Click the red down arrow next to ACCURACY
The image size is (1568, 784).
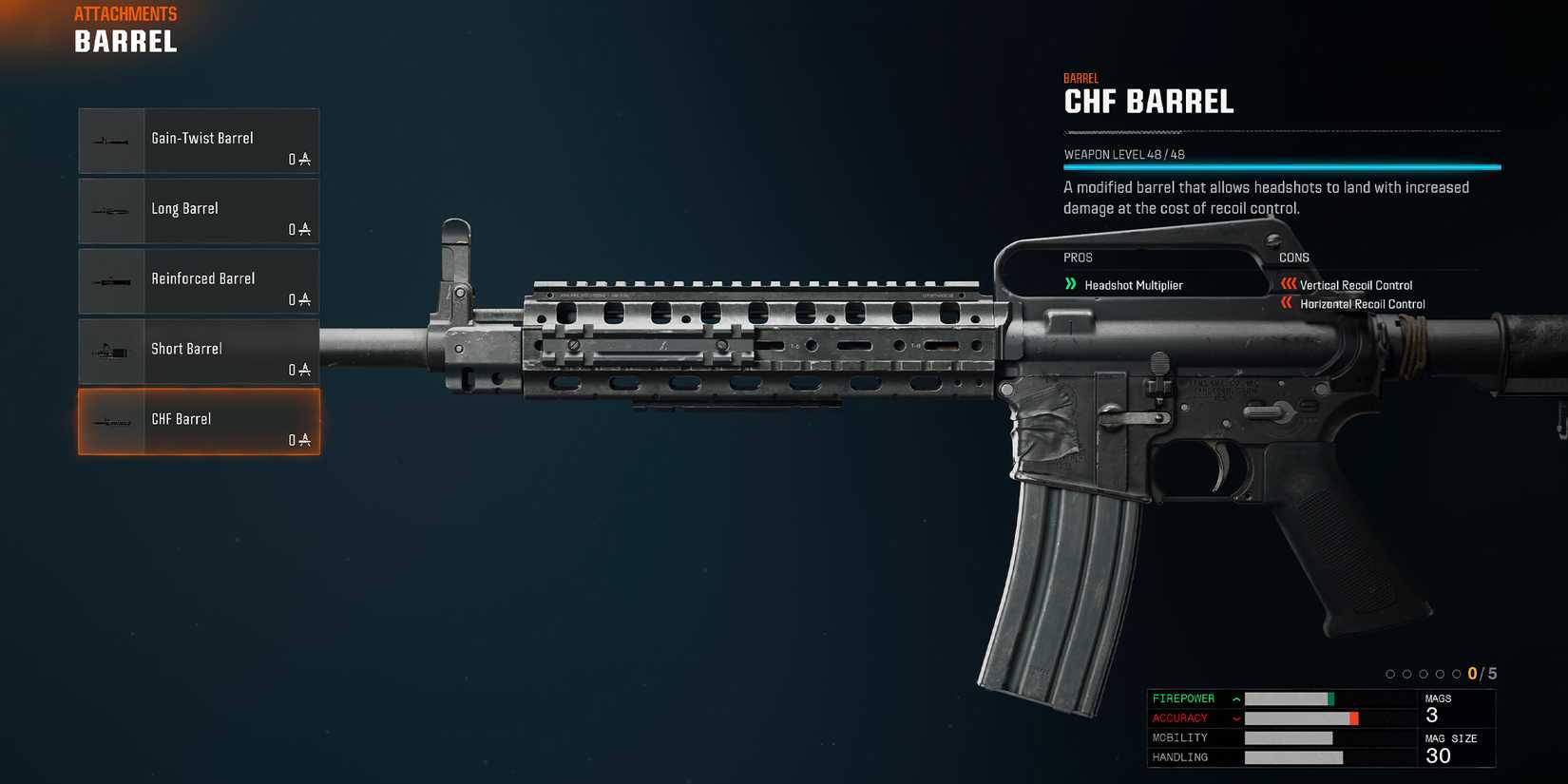click(1235, 717)
